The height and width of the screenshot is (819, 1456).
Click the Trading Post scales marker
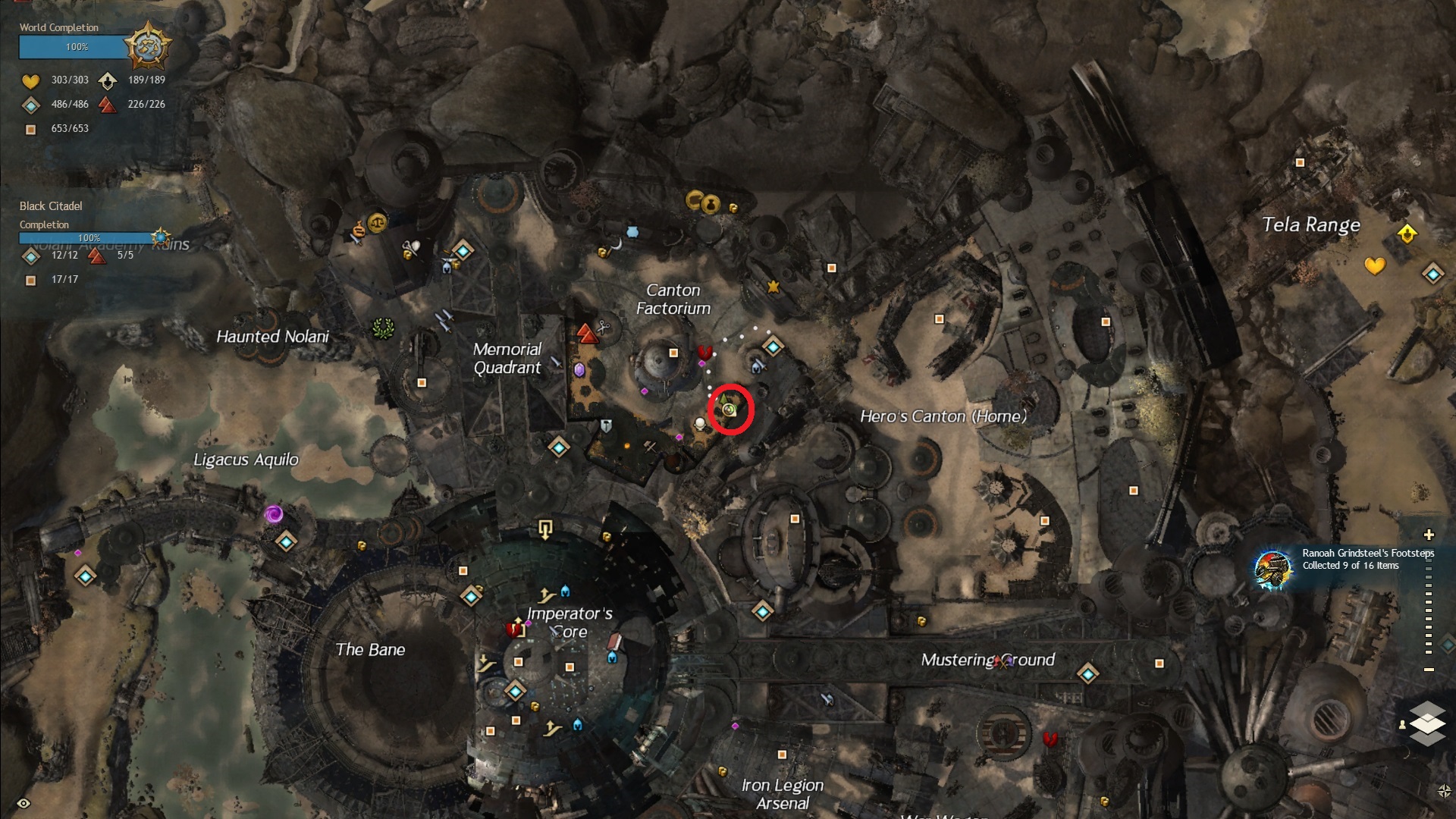[377, 223]
